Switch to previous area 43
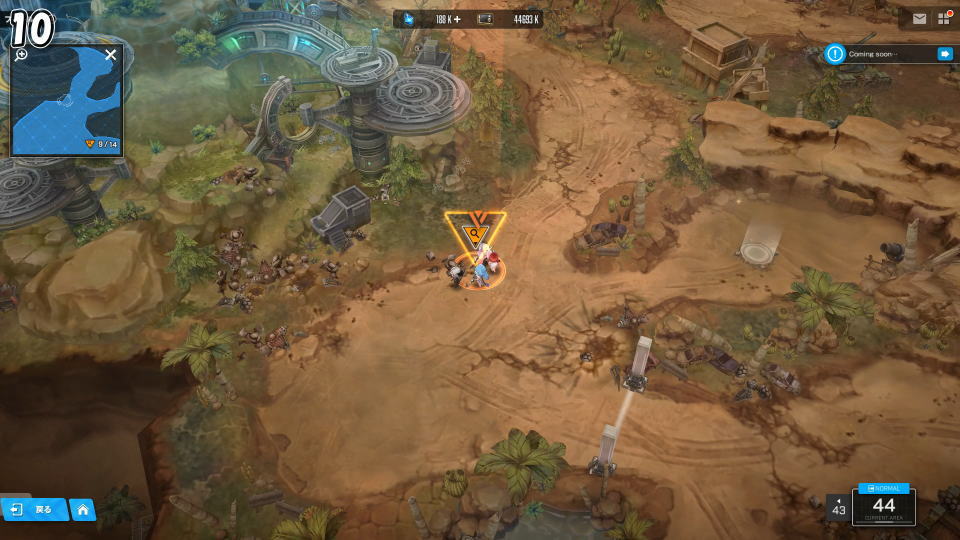Viewport: 960px width, 540px height. 838,507
